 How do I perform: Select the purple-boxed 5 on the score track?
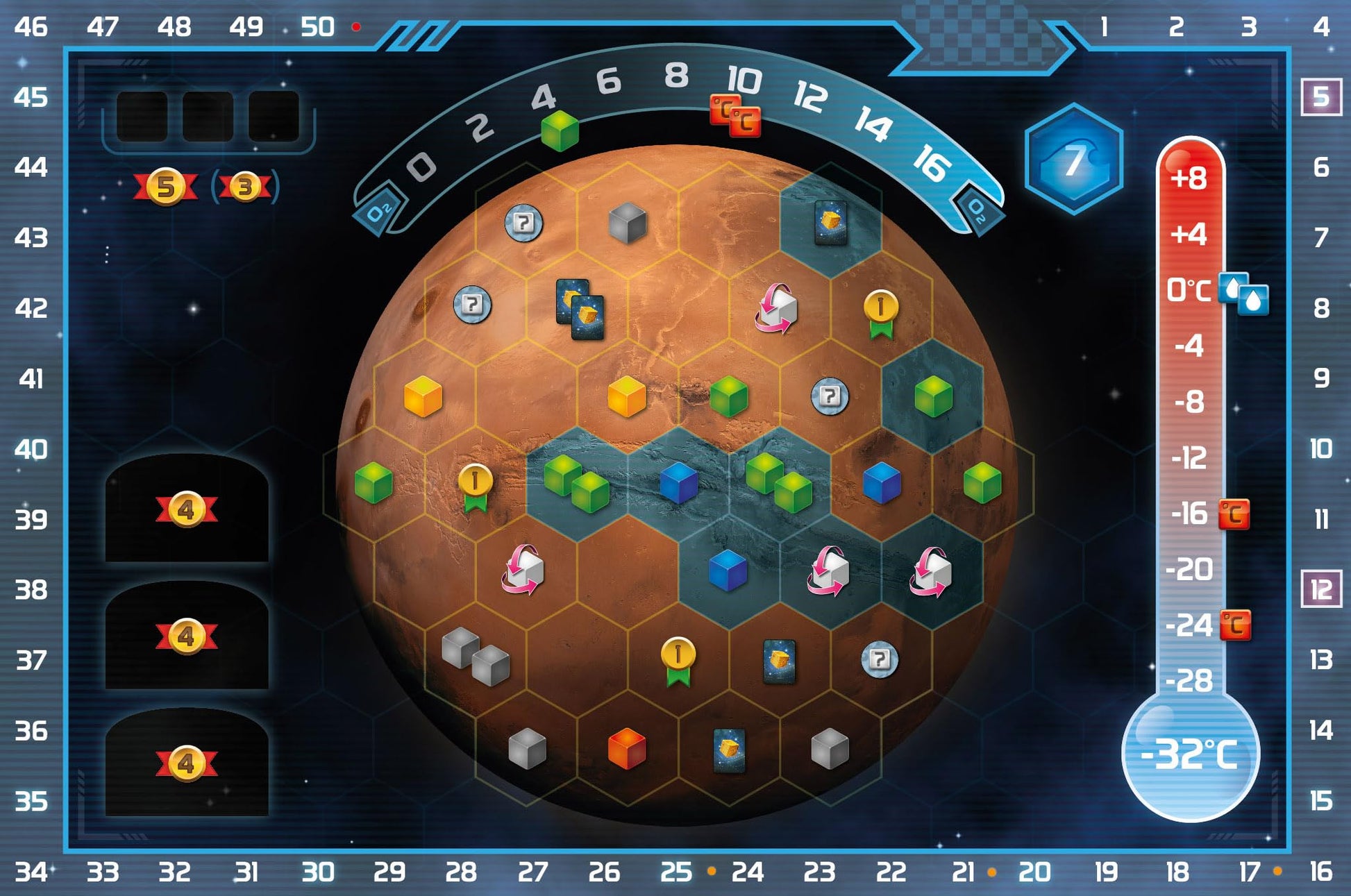1320,96
